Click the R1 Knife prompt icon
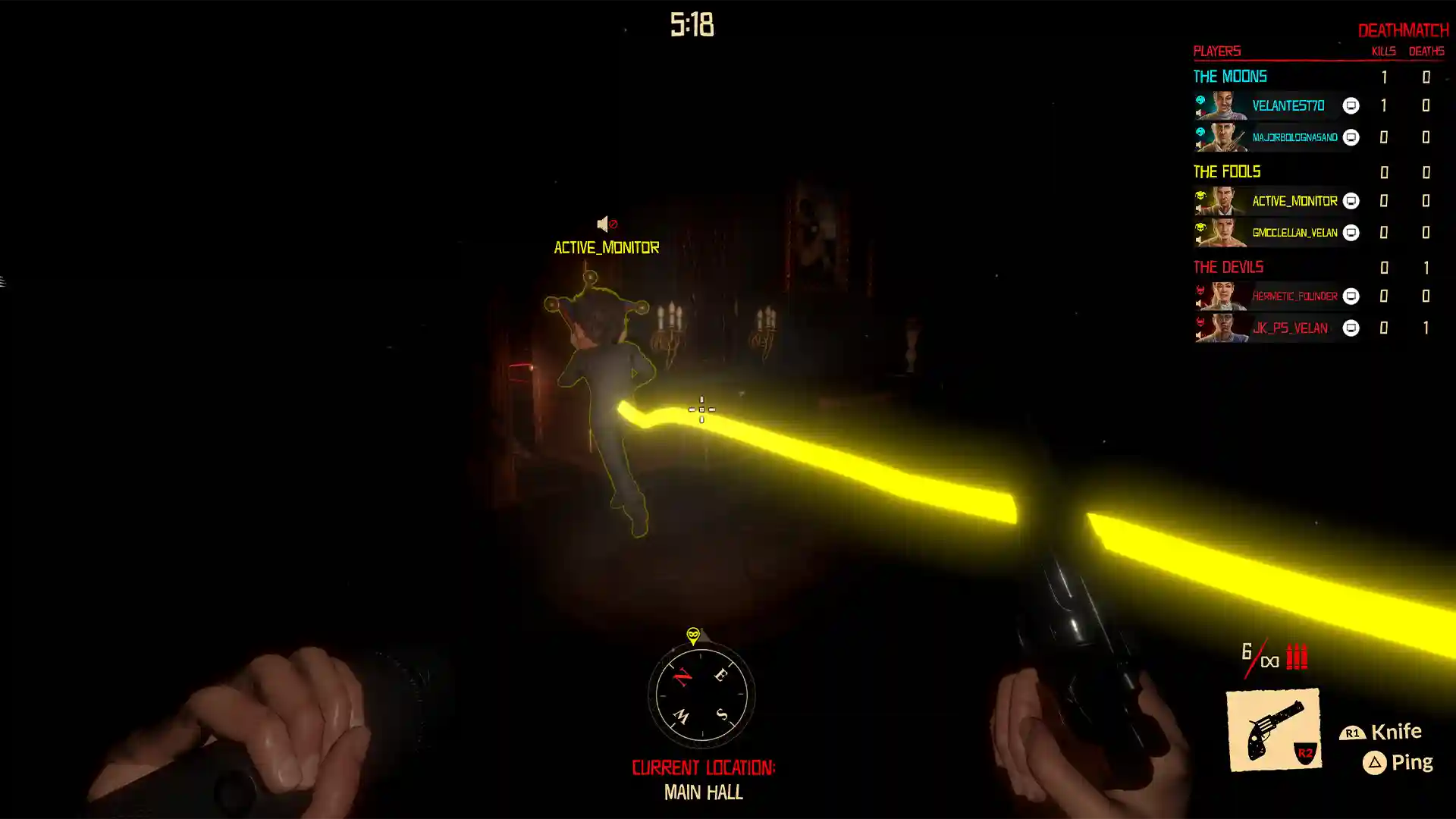Viewport: 1456px width, 819px height. (x=1352, y=733)
